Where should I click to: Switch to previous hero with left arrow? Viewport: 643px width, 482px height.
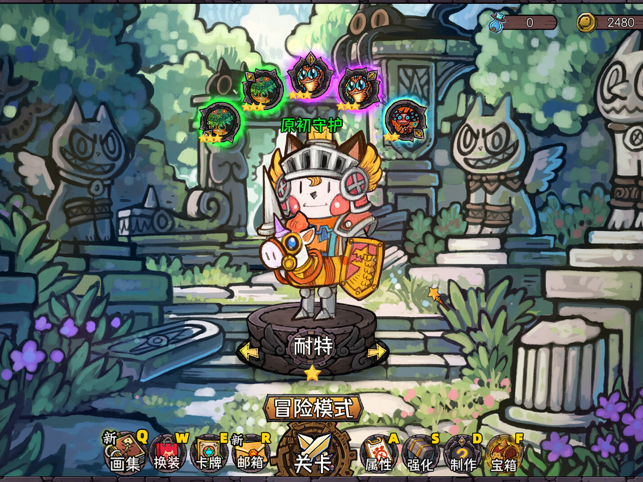tap(247, 352)
